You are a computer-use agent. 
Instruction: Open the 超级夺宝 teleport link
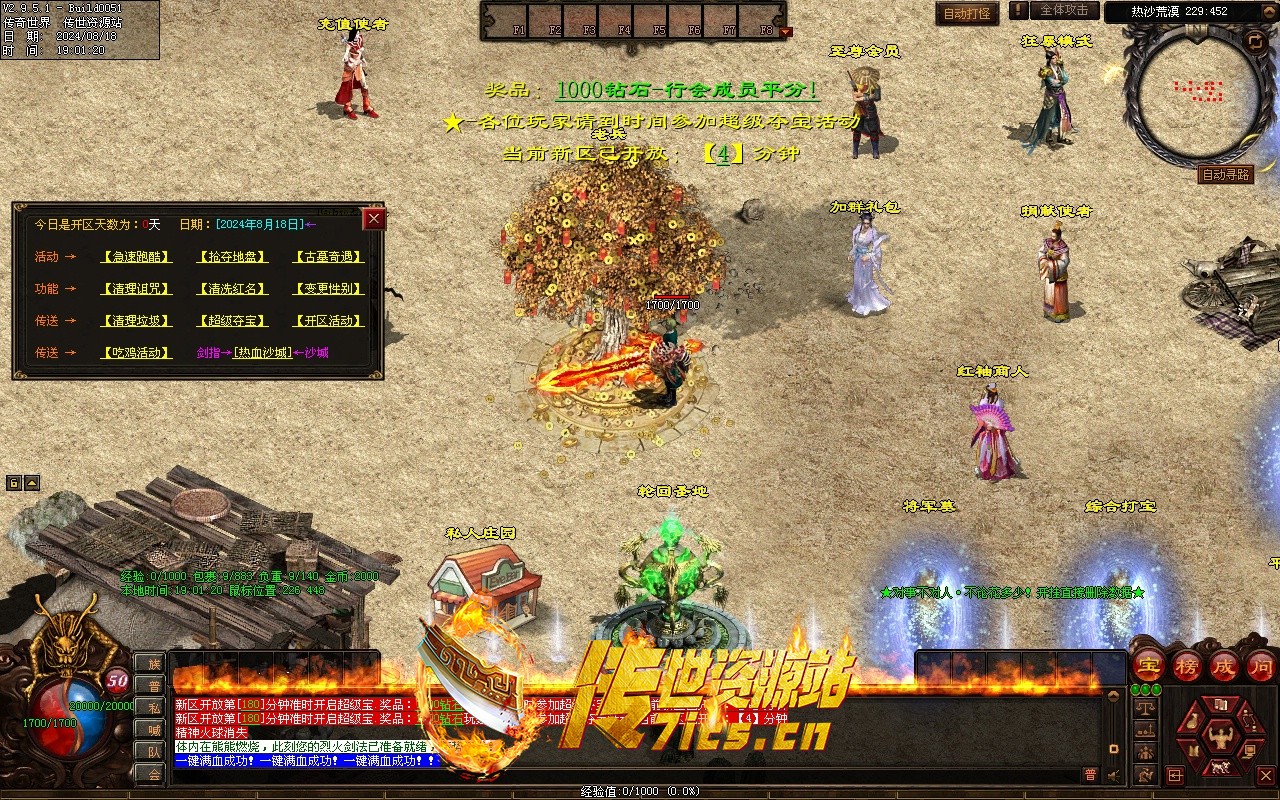(x=232, y=321)
